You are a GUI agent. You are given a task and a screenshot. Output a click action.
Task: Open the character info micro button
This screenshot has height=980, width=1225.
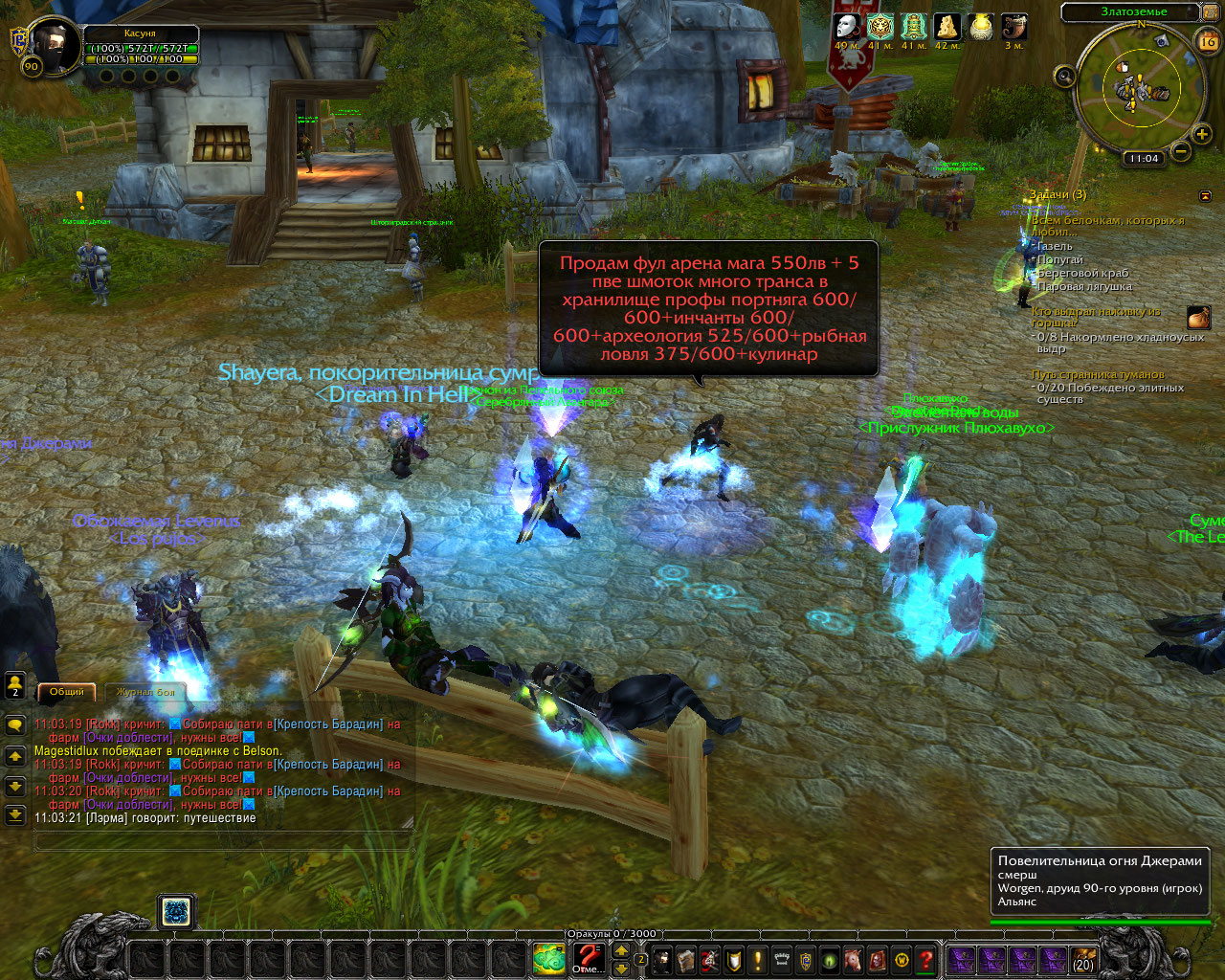point(661,959)
